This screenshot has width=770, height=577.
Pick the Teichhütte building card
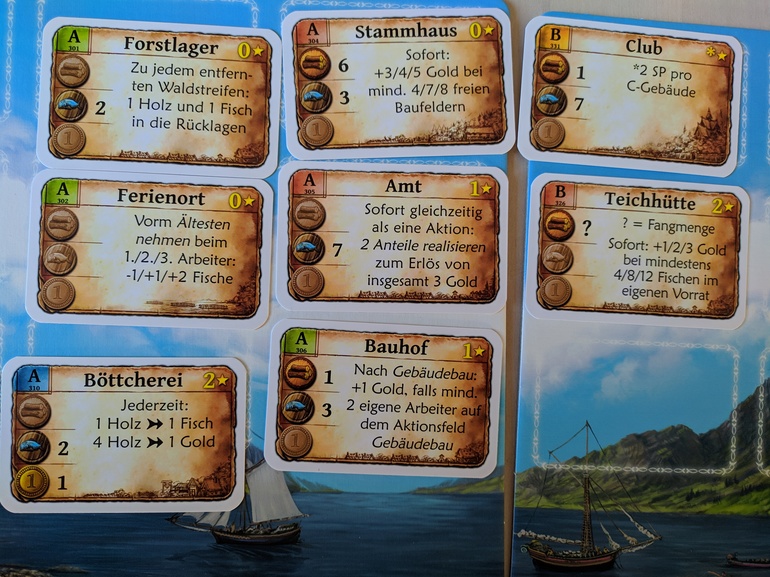(636, 249)
